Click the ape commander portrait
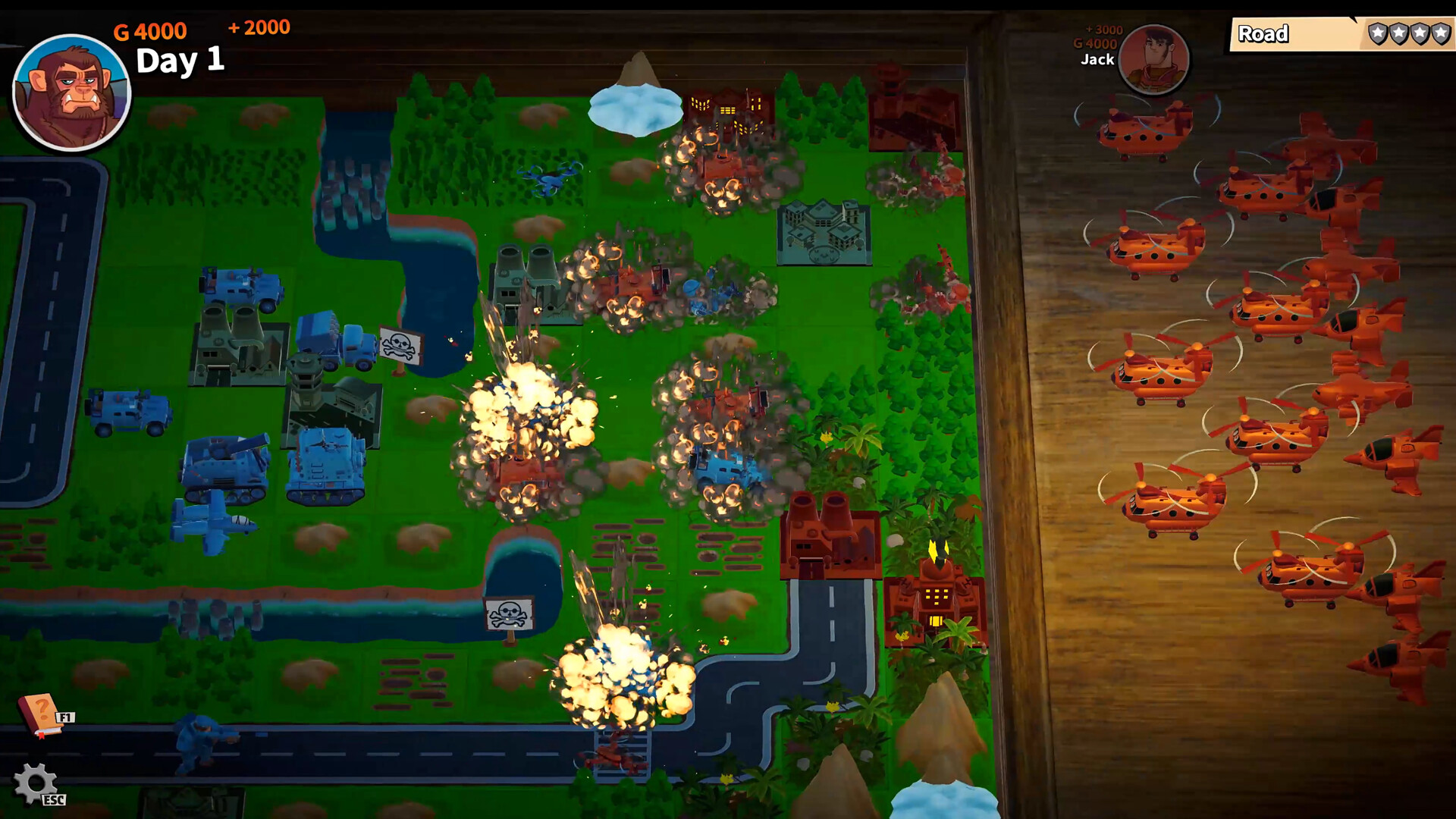1456x819 pixels. tap(72, 93)
